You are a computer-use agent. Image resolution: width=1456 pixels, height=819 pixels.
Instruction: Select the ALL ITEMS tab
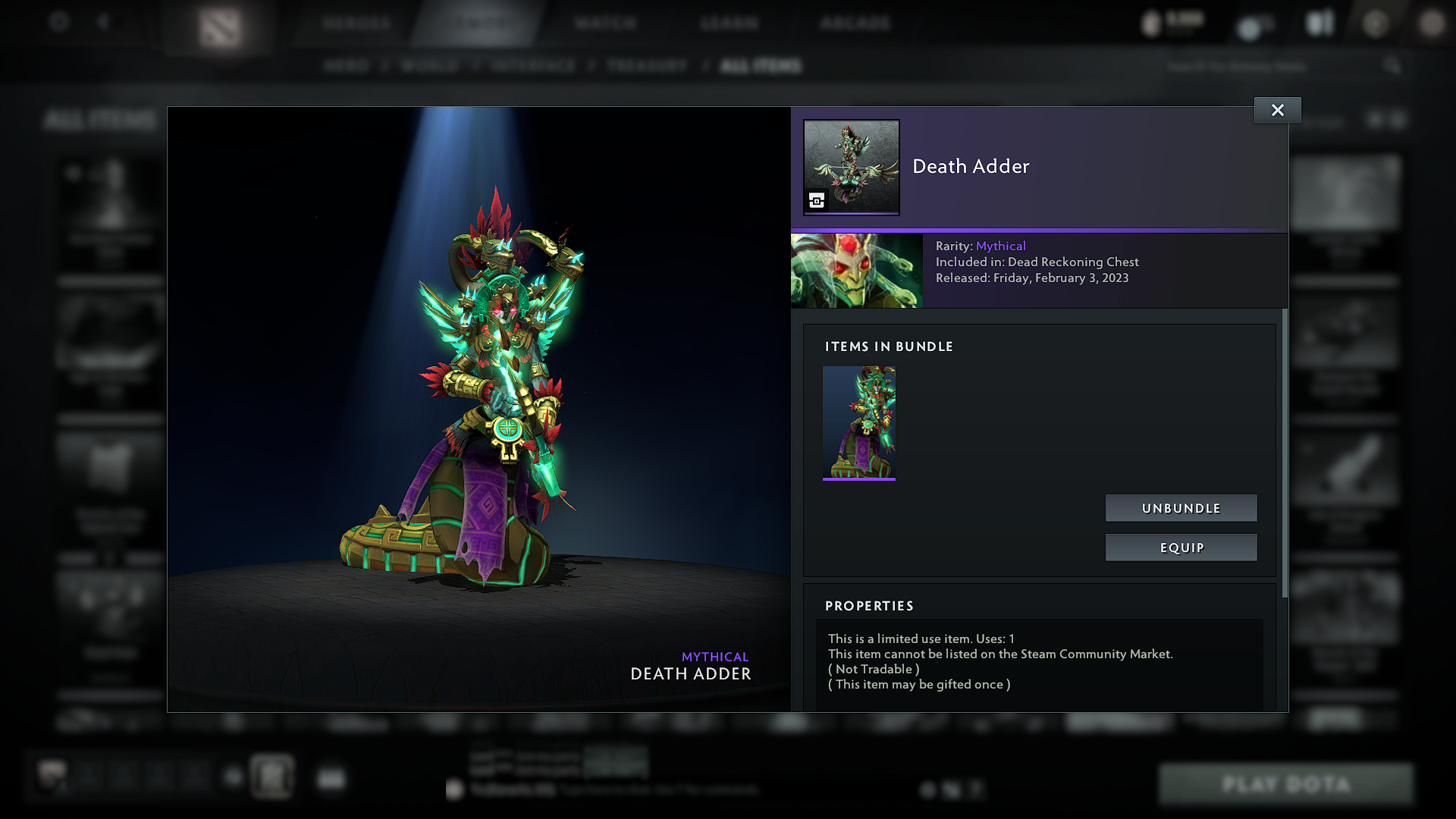tap(761, 66)
